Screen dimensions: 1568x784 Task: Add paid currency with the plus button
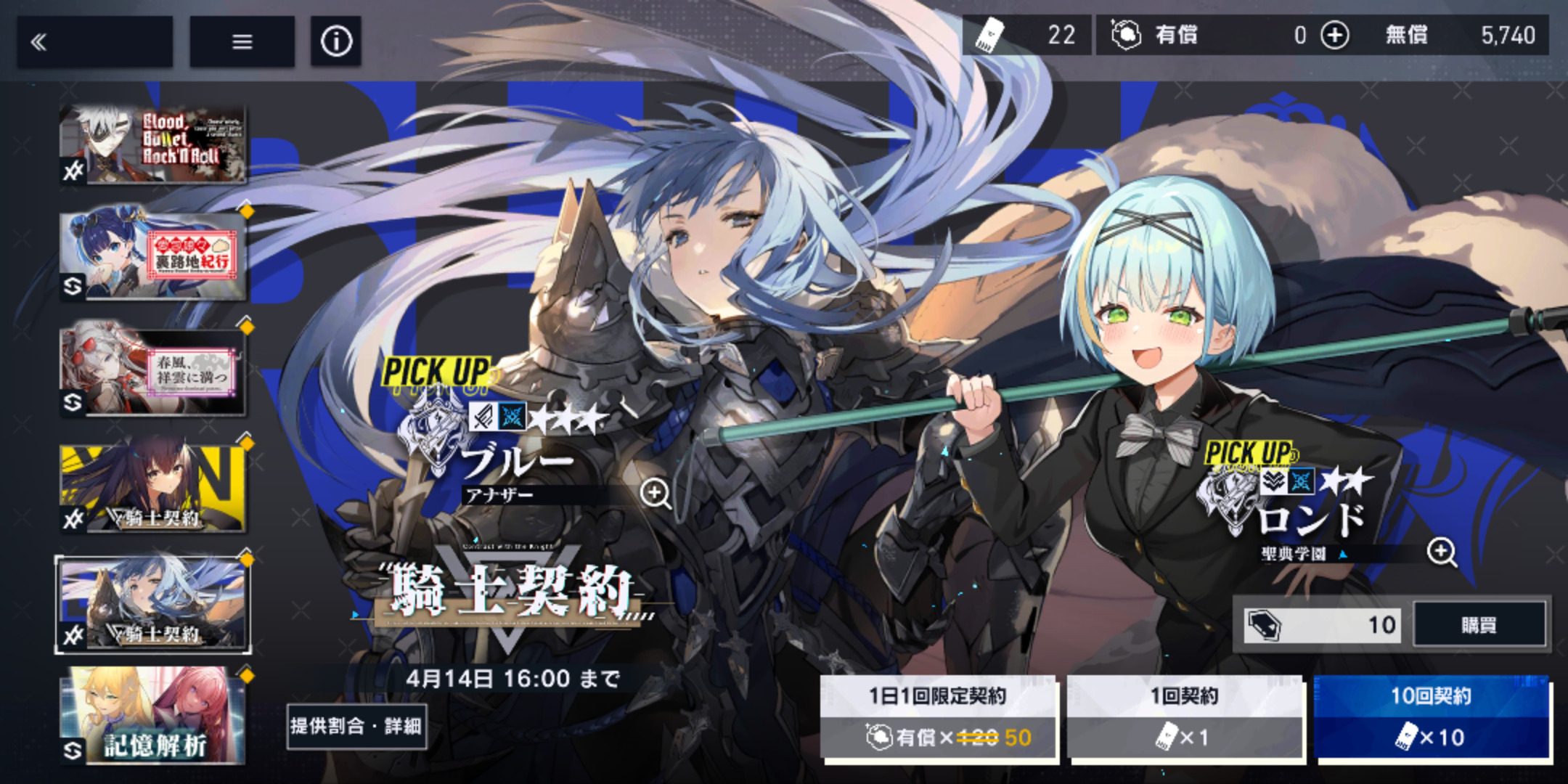tap(1334, 35)
